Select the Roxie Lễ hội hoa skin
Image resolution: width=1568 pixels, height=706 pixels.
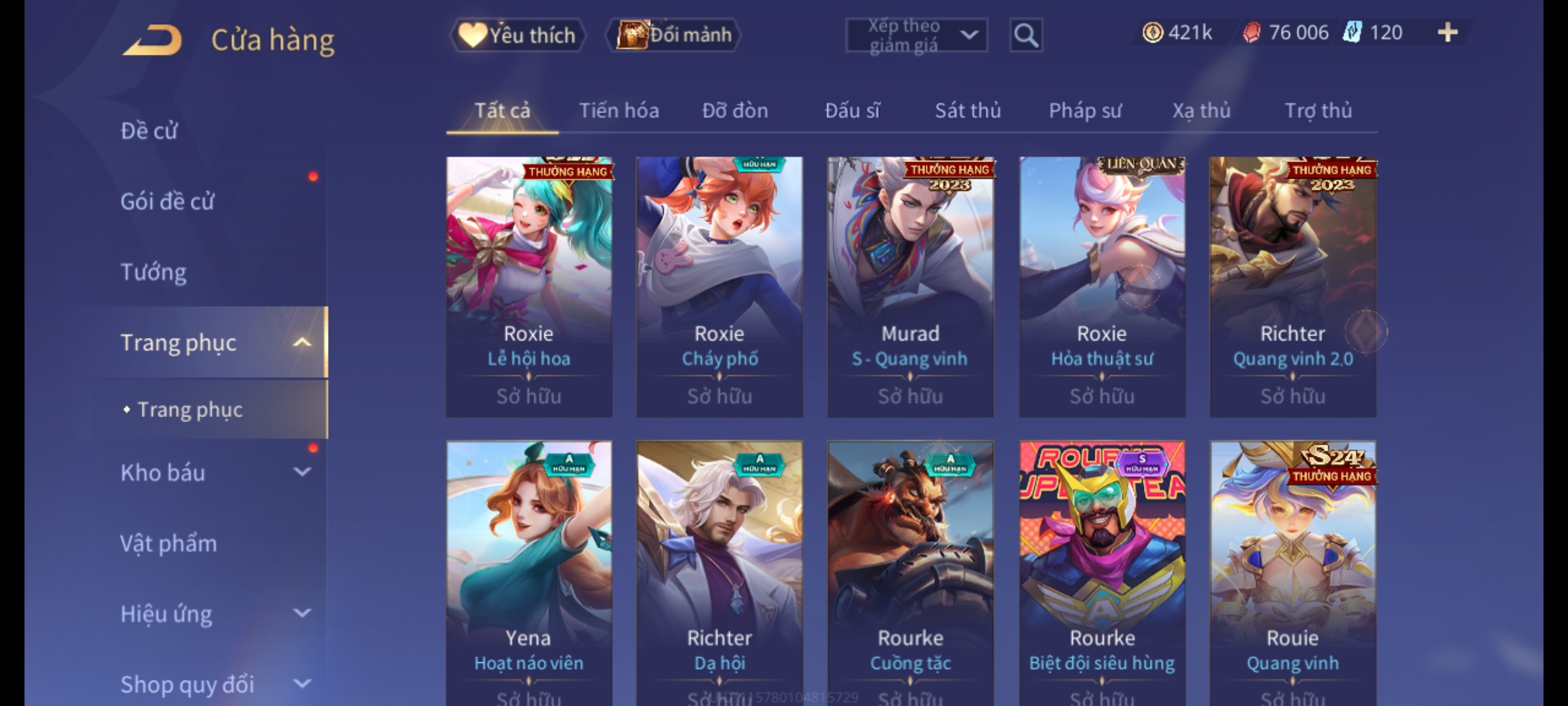pyautogui.click(x=529, y=286)
